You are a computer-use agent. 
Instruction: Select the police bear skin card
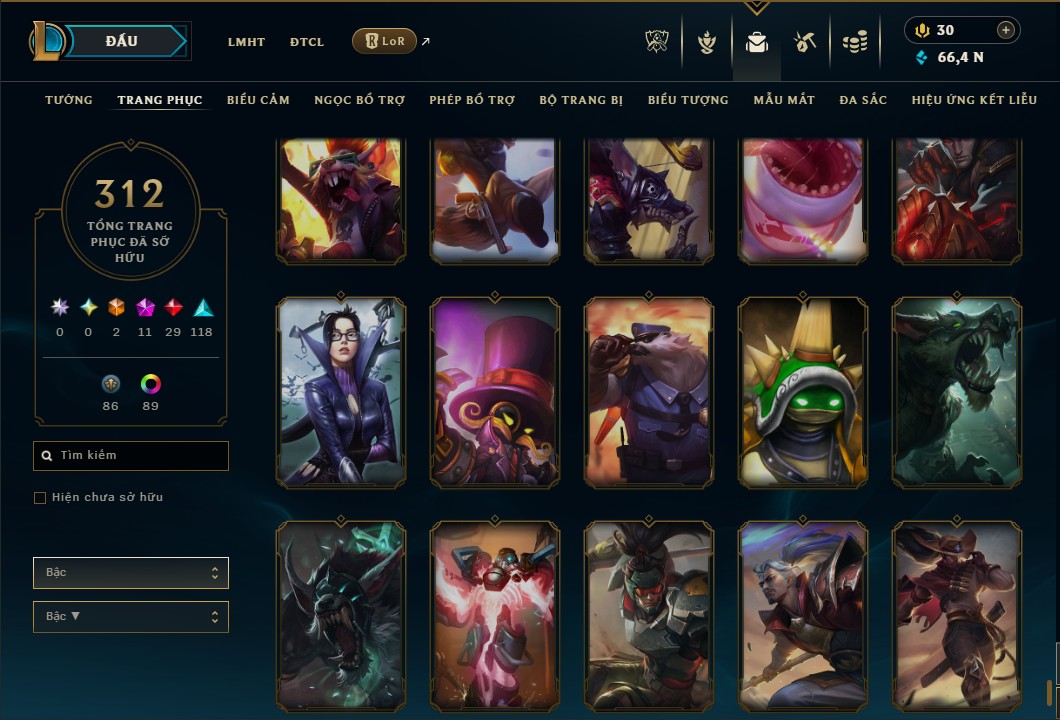649,392
